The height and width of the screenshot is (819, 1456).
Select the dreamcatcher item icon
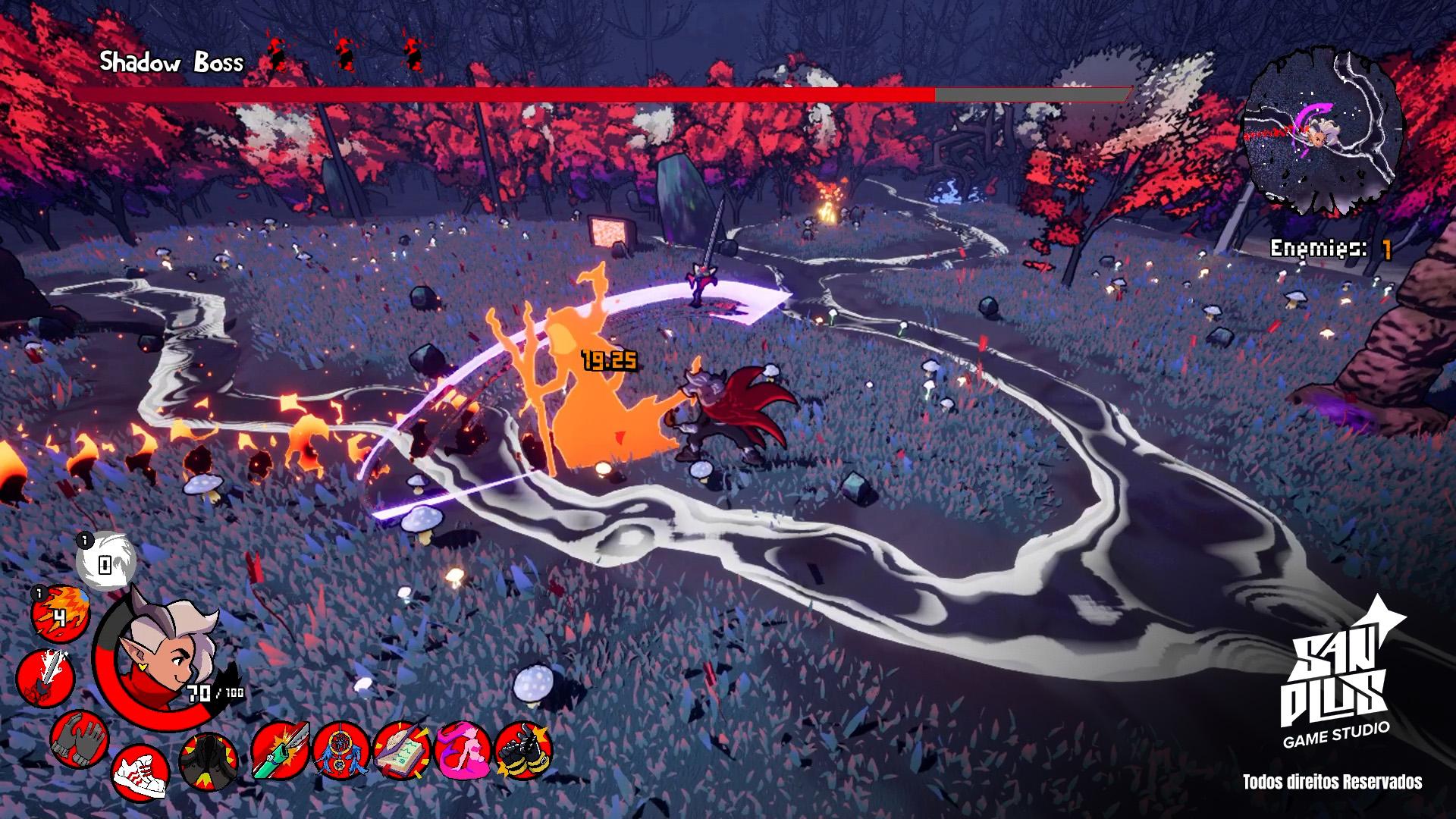click(340, 750)
